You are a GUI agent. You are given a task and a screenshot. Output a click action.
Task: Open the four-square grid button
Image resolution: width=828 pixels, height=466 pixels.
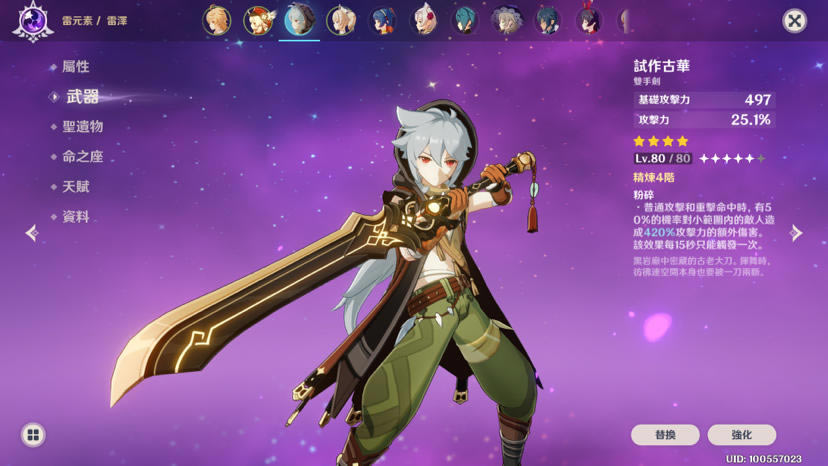point(33,435)
